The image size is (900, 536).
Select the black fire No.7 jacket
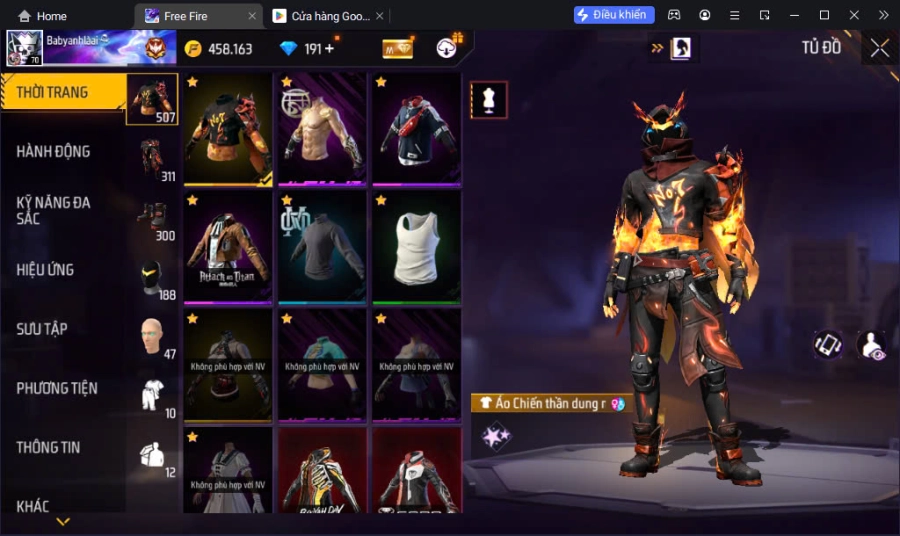[x=228, y=128]
